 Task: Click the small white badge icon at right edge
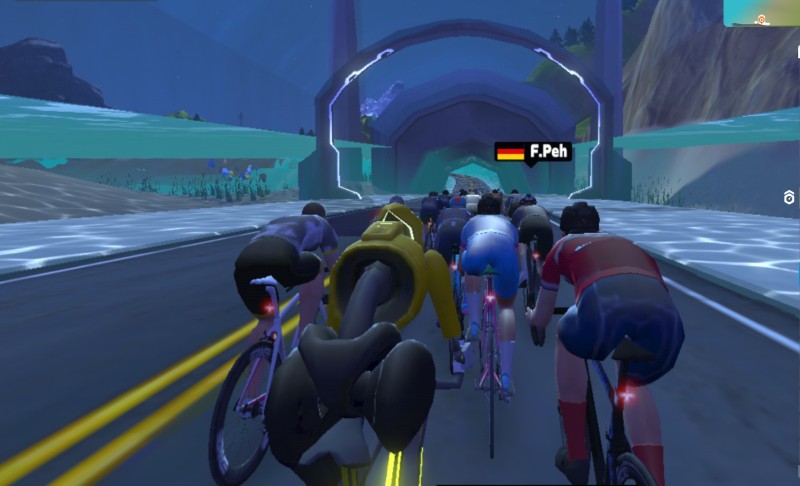(790, 199)
